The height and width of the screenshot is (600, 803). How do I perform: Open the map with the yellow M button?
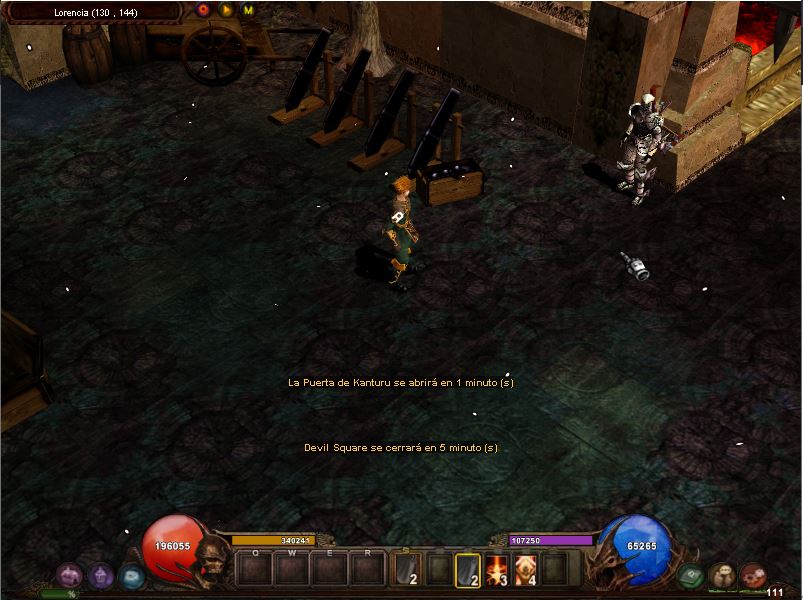coord(248,10)
